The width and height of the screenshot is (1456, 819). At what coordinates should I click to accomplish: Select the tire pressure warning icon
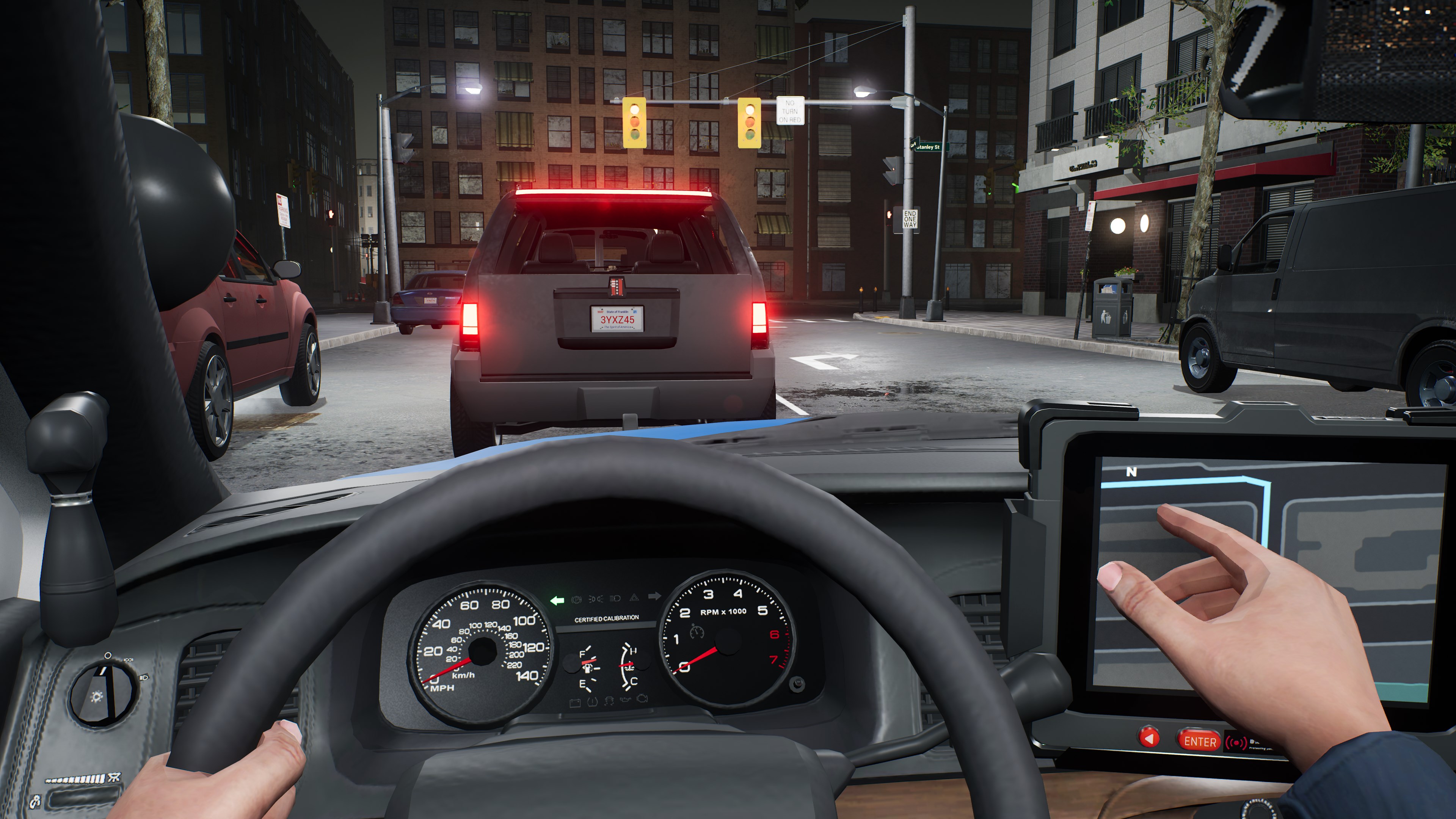(x=592, y=703)
